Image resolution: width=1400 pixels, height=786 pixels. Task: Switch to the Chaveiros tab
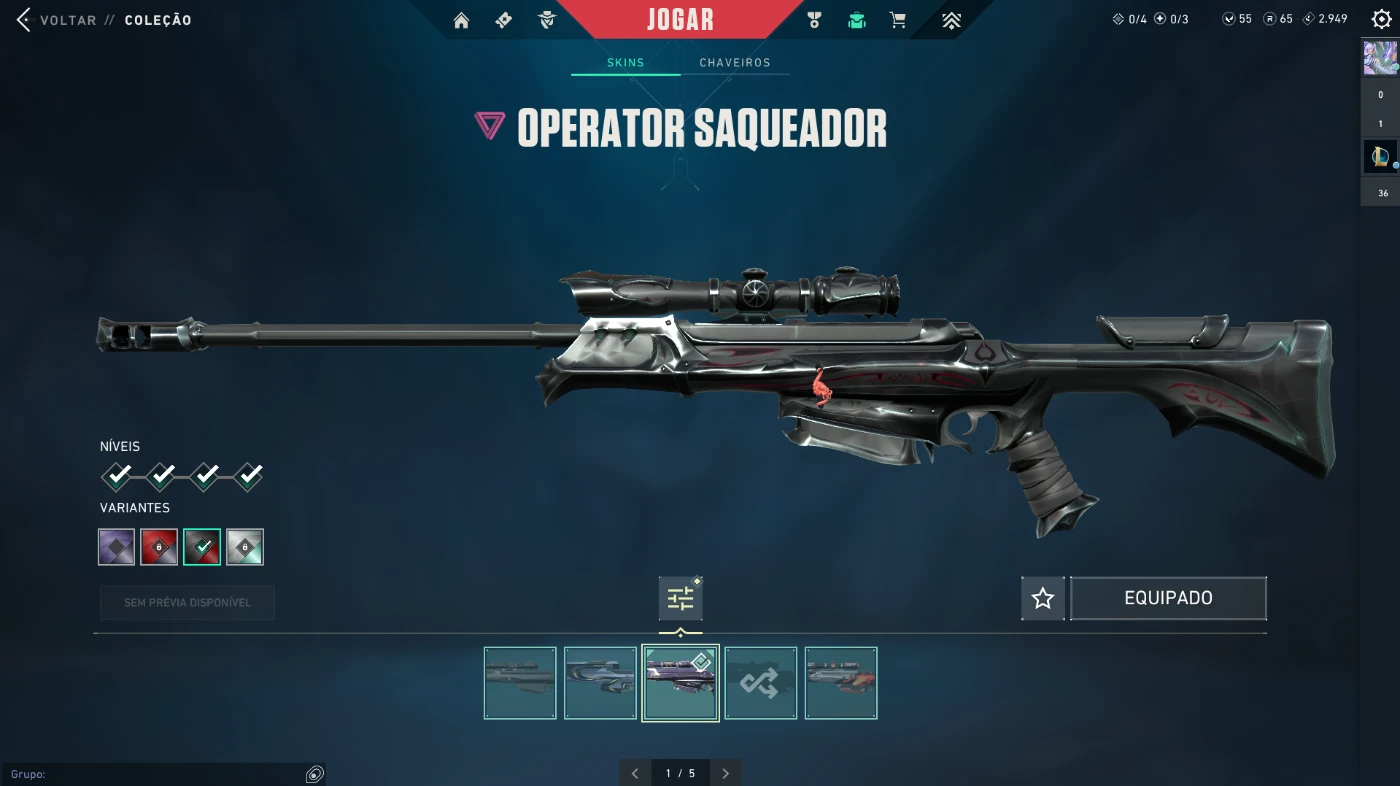coord(735,63)
